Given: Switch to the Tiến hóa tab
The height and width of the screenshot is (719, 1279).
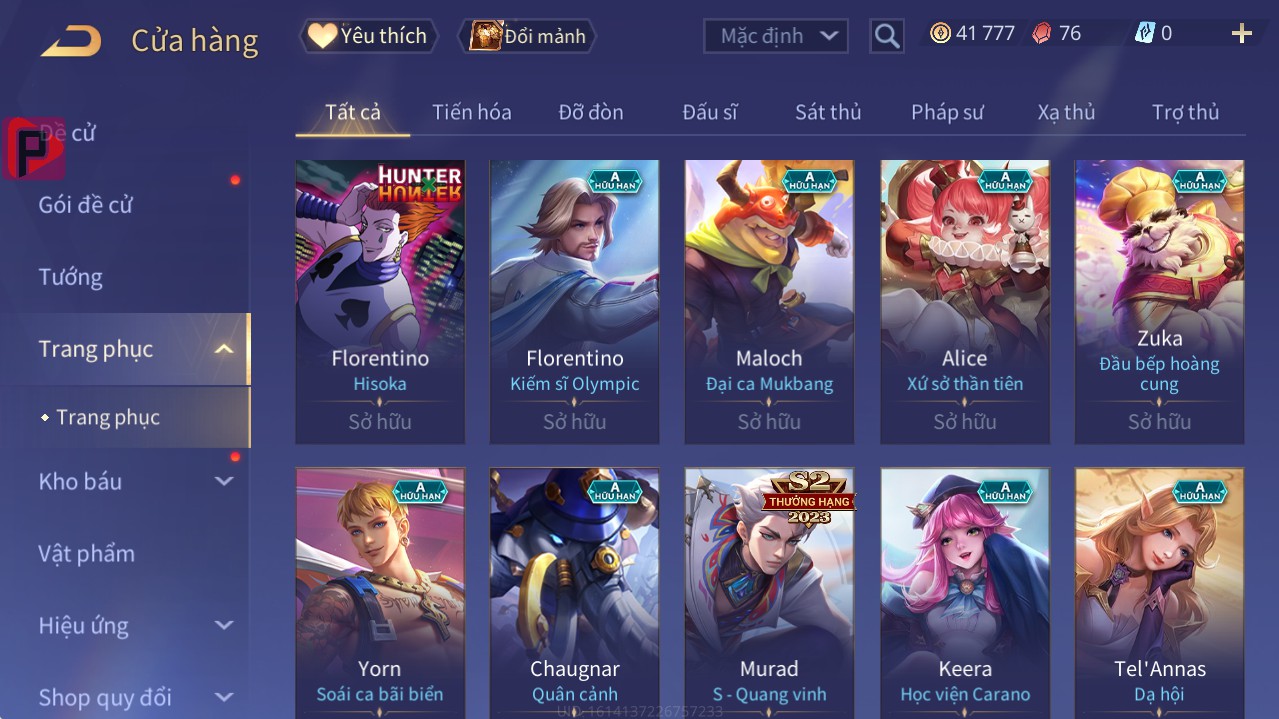Looking at the screenshot, I should 471,112.
